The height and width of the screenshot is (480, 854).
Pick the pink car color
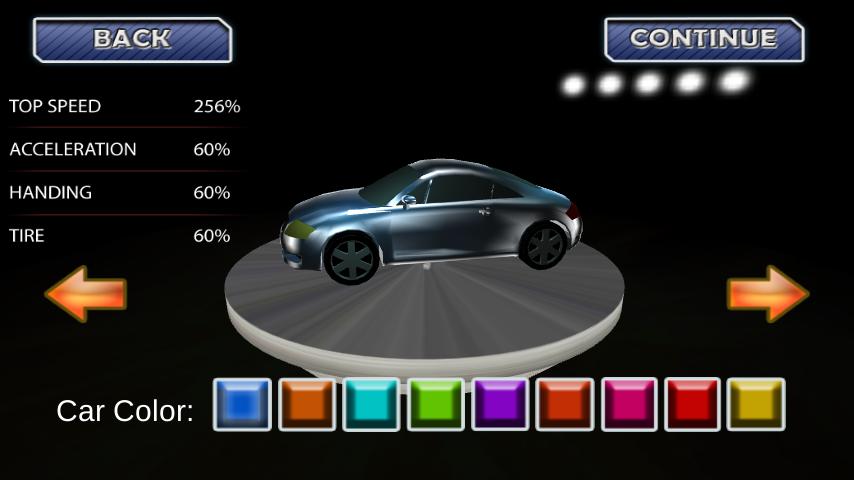tap(629, 404)
